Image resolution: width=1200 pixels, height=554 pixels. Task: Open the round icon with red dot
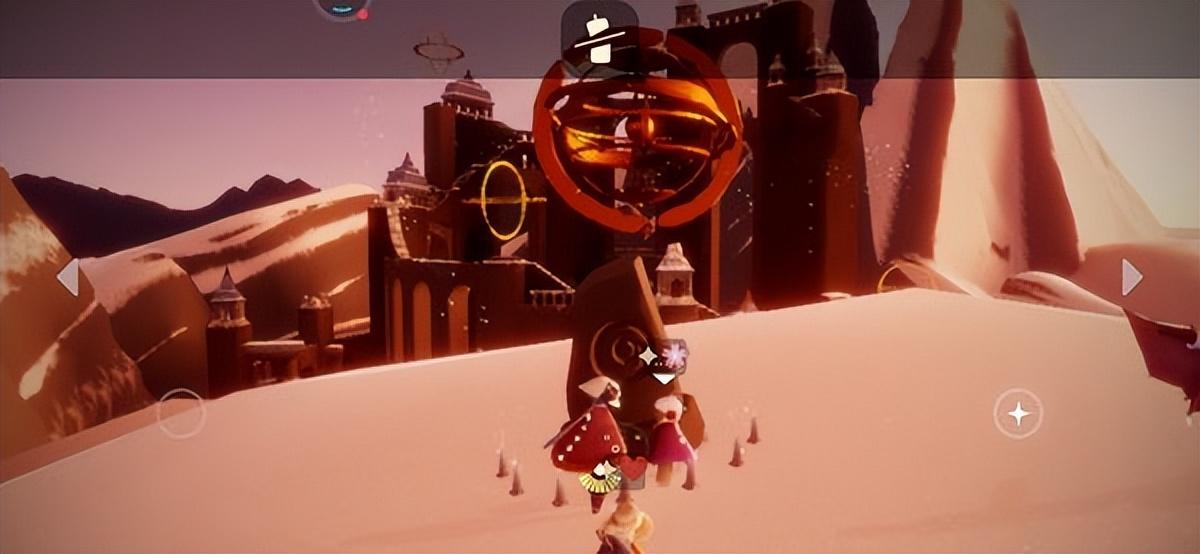[342, 8]
